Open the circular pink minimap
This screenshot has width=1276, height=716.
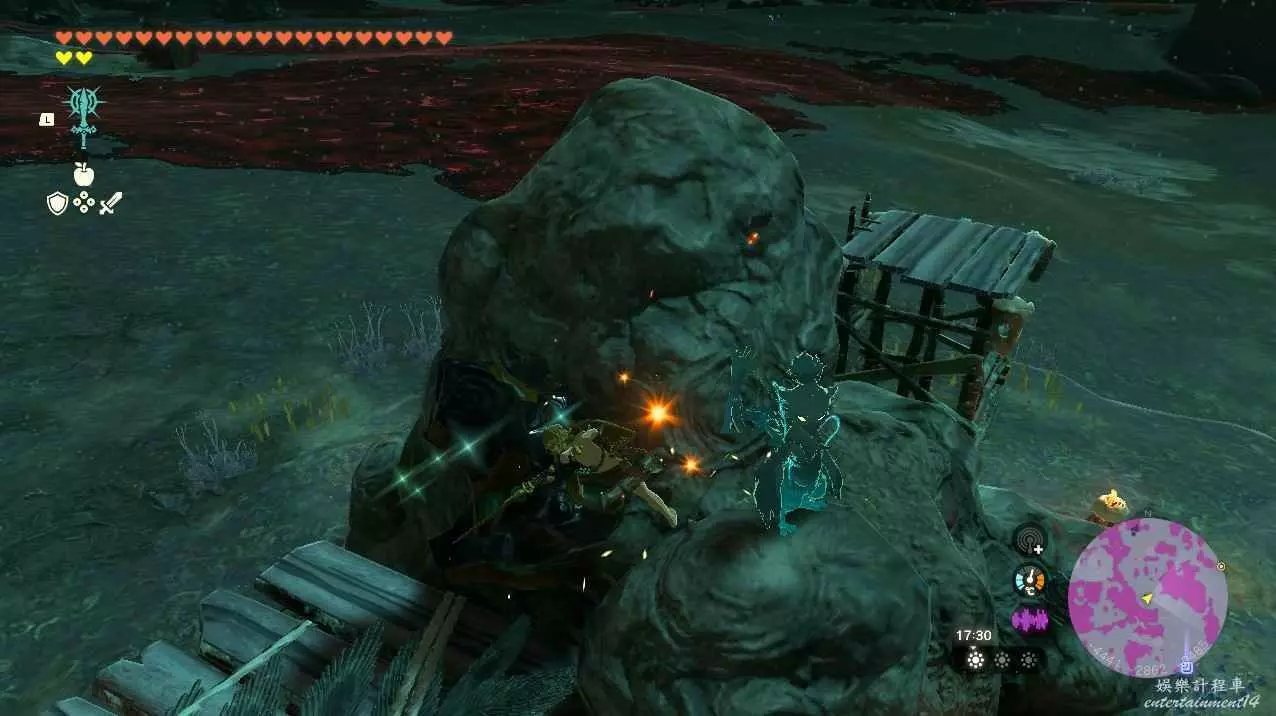(1147, 598)
